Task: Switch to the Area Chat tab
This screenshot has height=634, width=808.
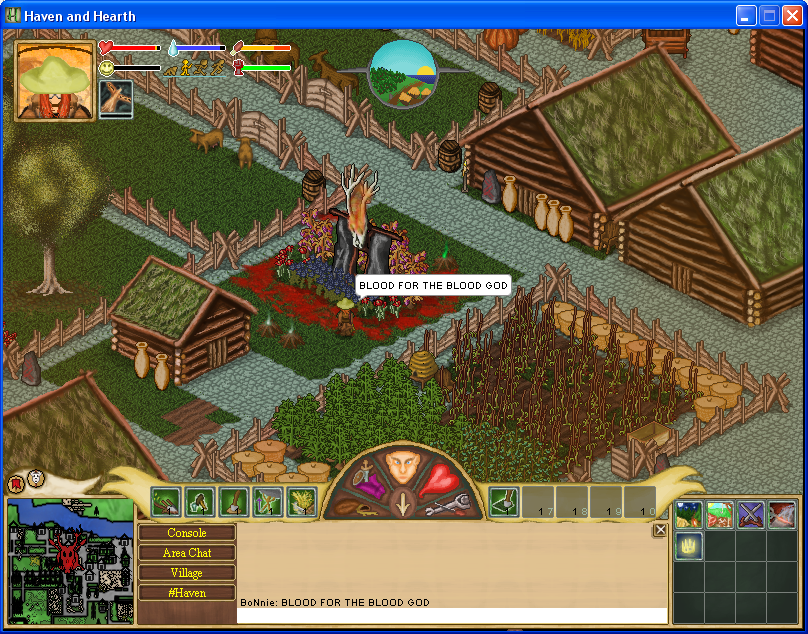Action: pos(187,553)
